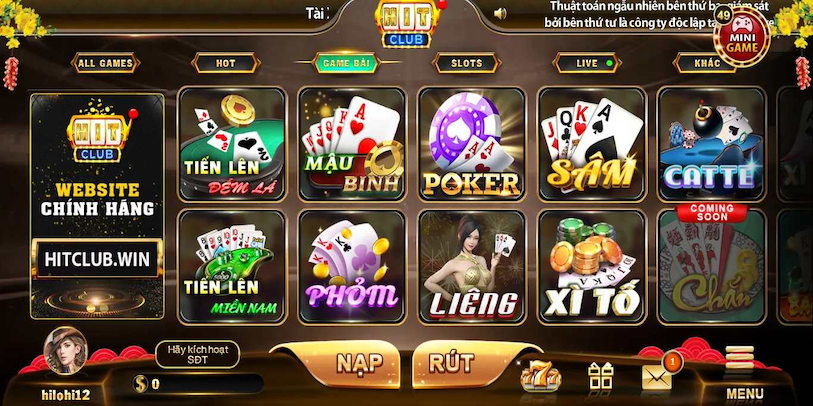Launch the Liêng card game

pos(471,266)
